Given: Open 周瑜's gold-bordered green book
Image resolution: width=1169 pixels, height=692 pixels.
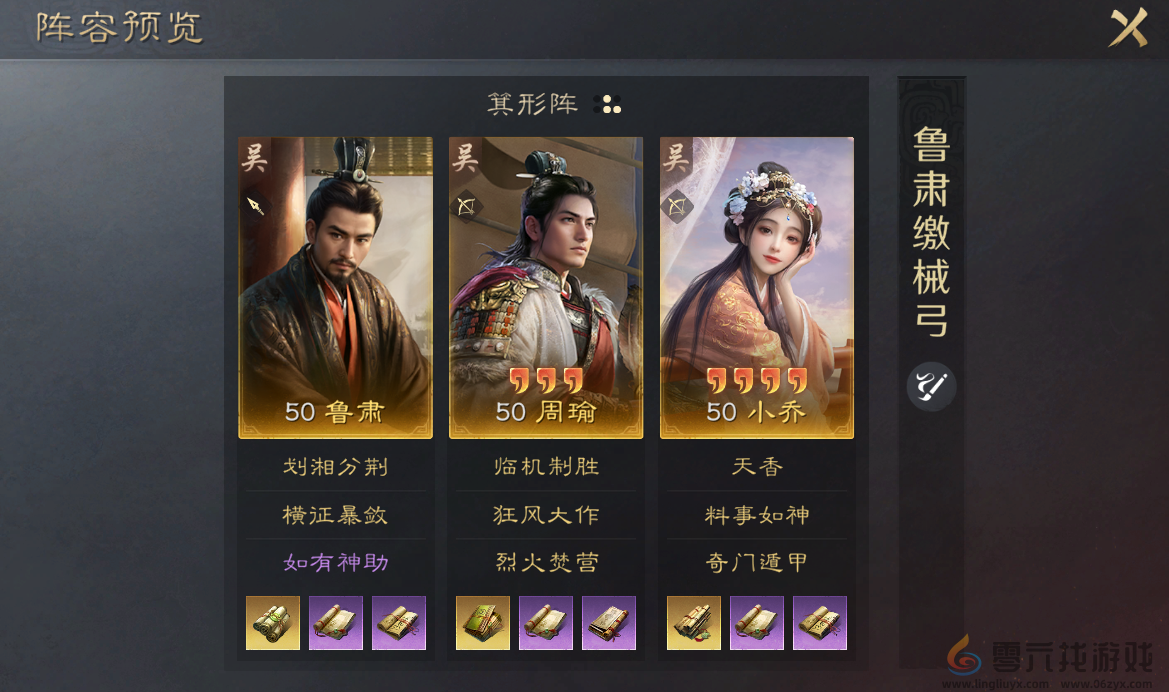Looking at the screenshot, I should click(483, 623).
